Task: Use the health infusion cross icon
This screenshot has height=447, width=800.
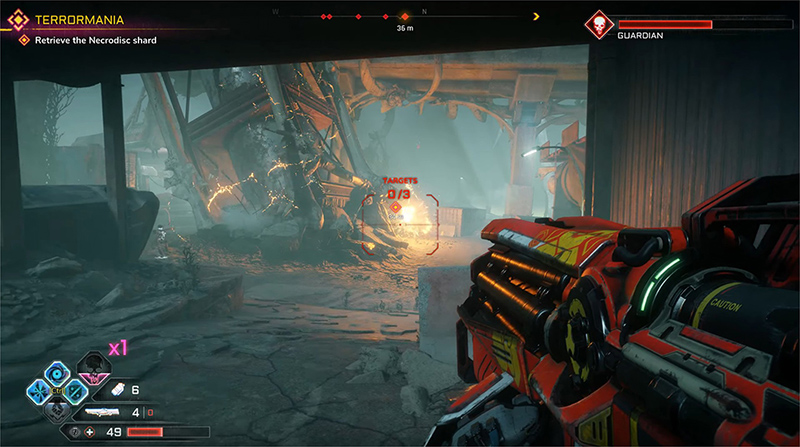Action: (x=90, y=431)
